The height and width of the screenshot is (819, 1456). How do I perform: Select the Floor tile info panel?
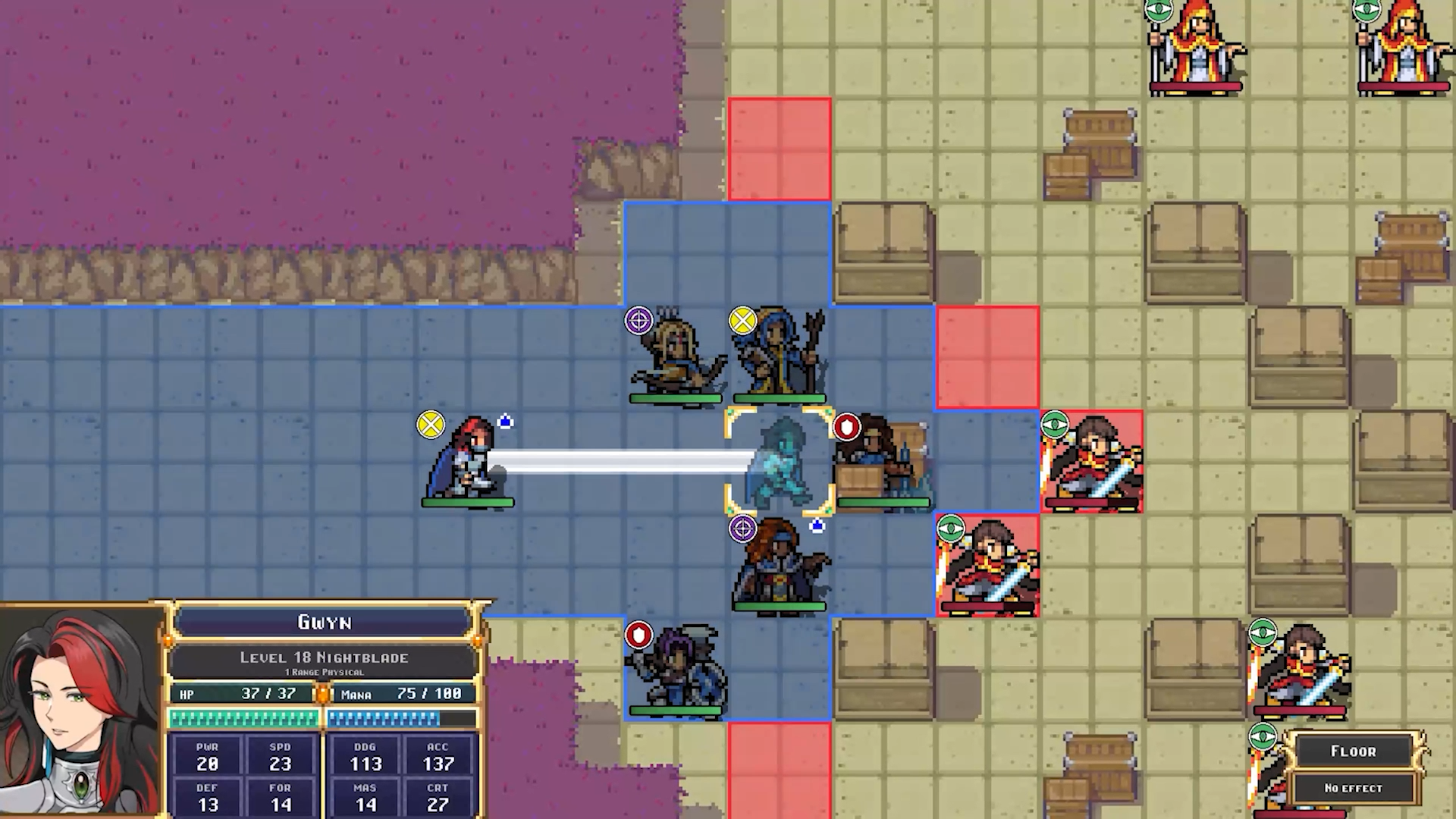point(1354,751)
